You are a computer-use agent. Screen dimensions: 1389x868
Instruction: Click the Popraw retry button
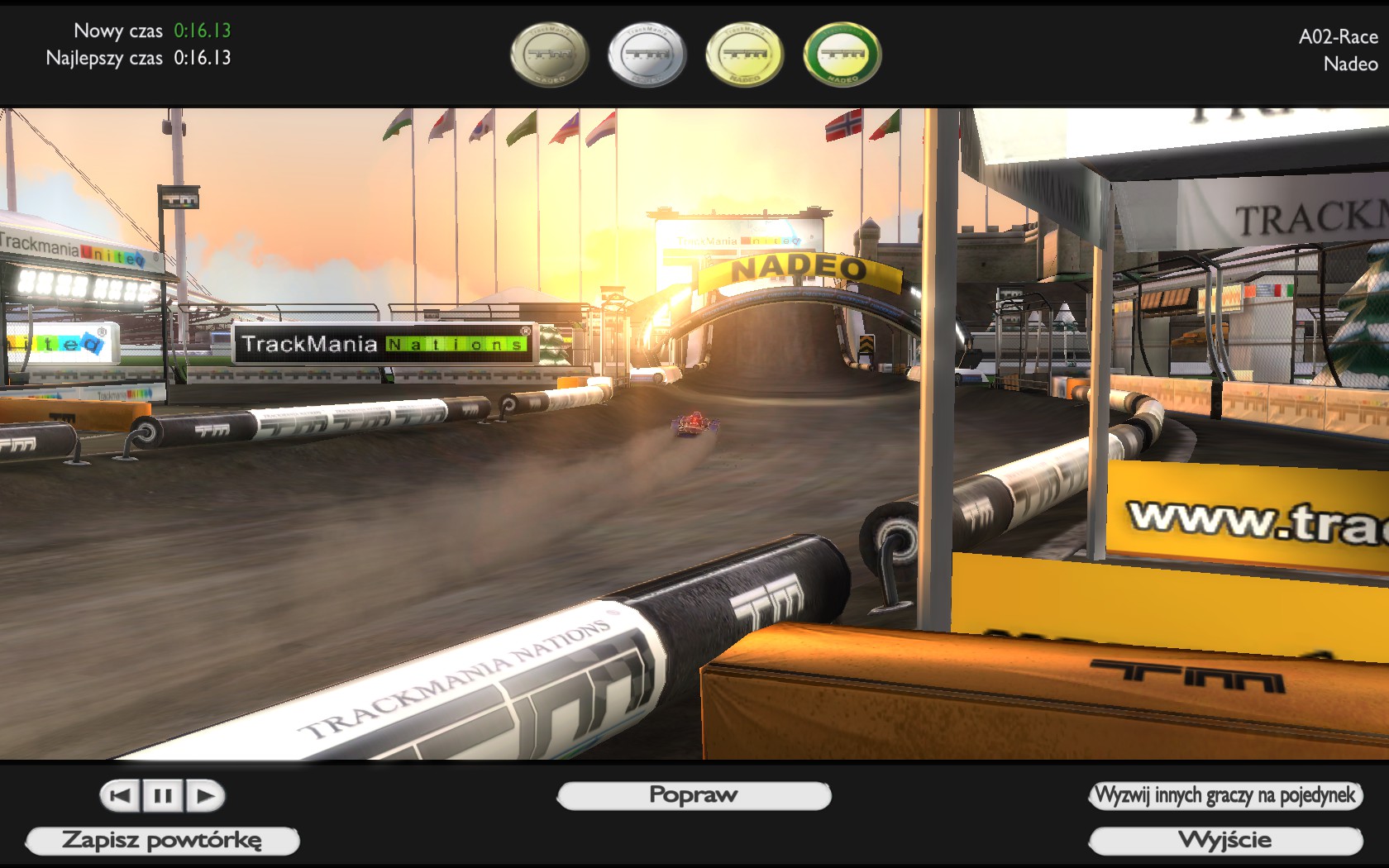coord(694,795)
